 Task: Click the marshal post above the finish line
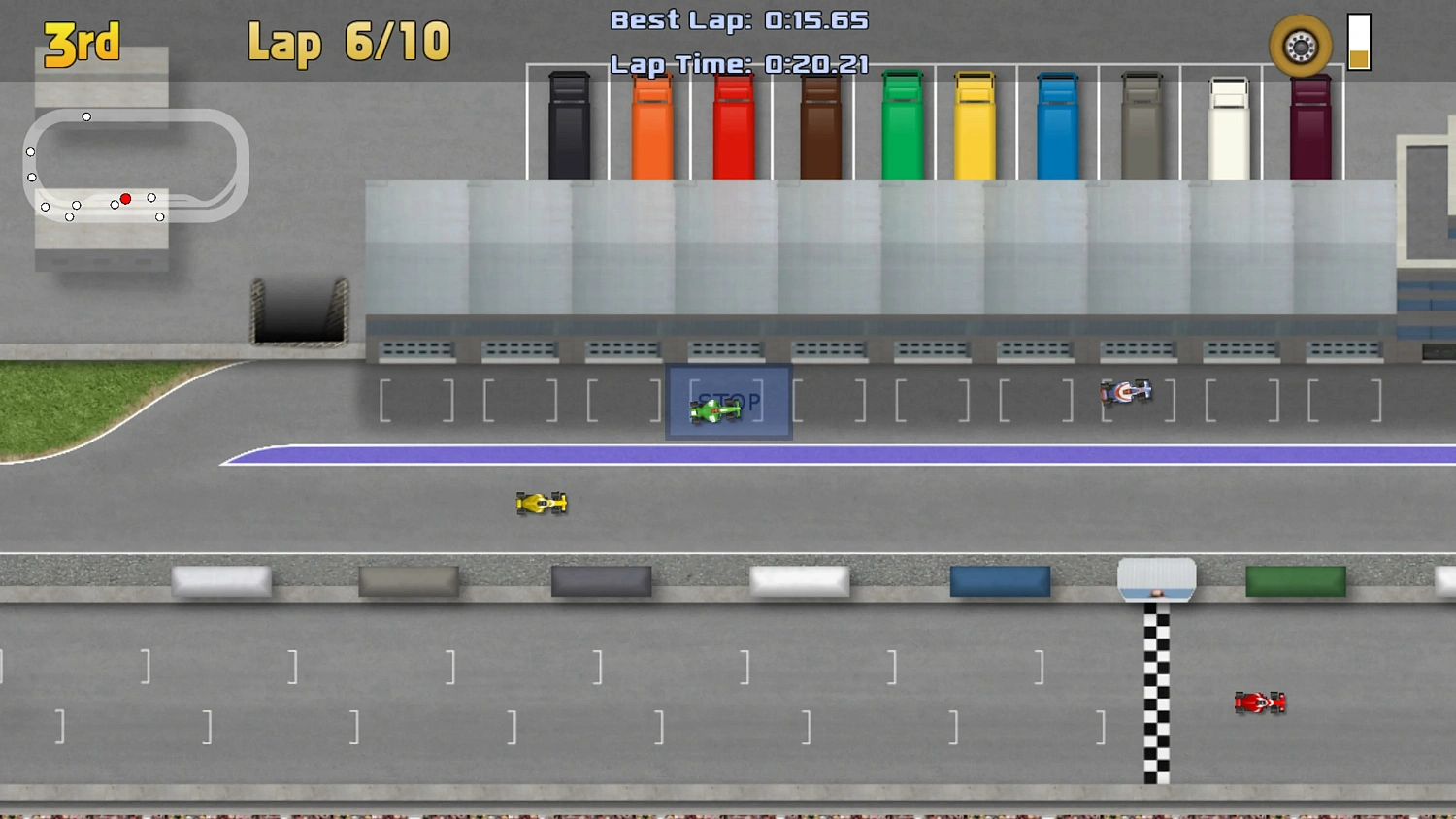click(1157, 577)
